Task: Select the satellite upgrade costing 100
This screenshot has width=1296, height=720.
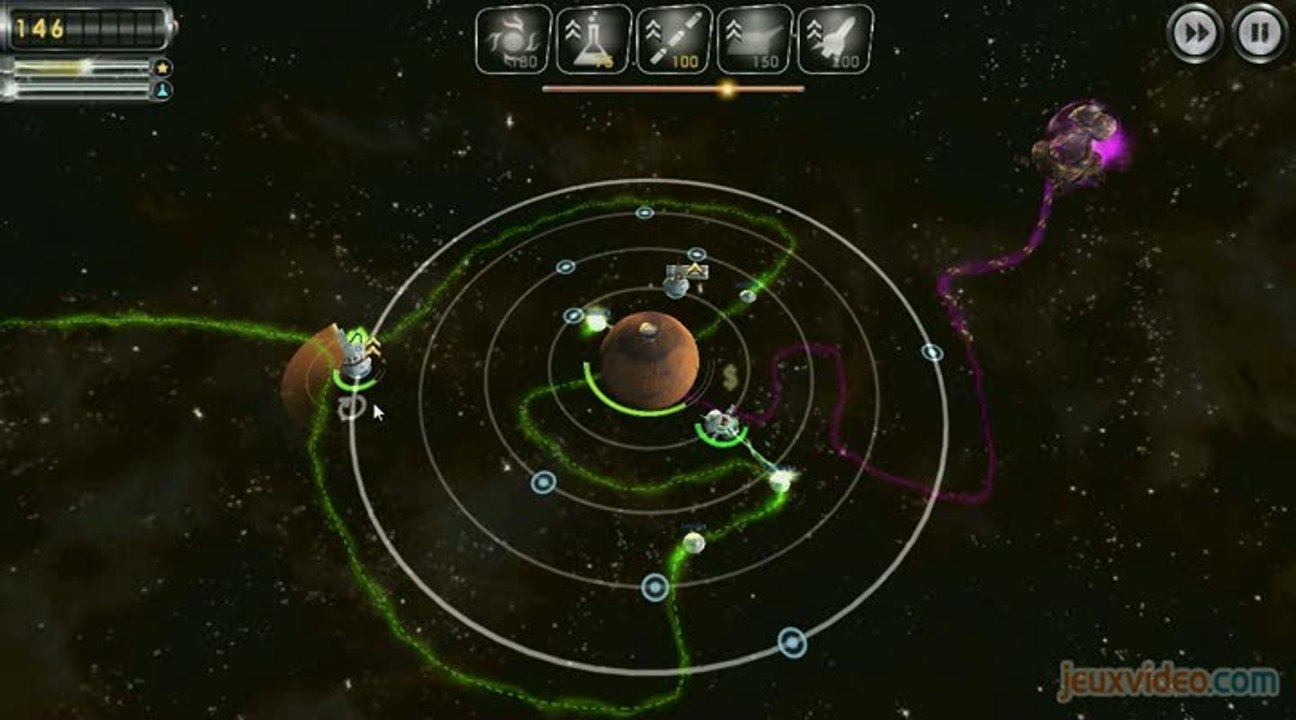Action: click(x=674, y=40)
